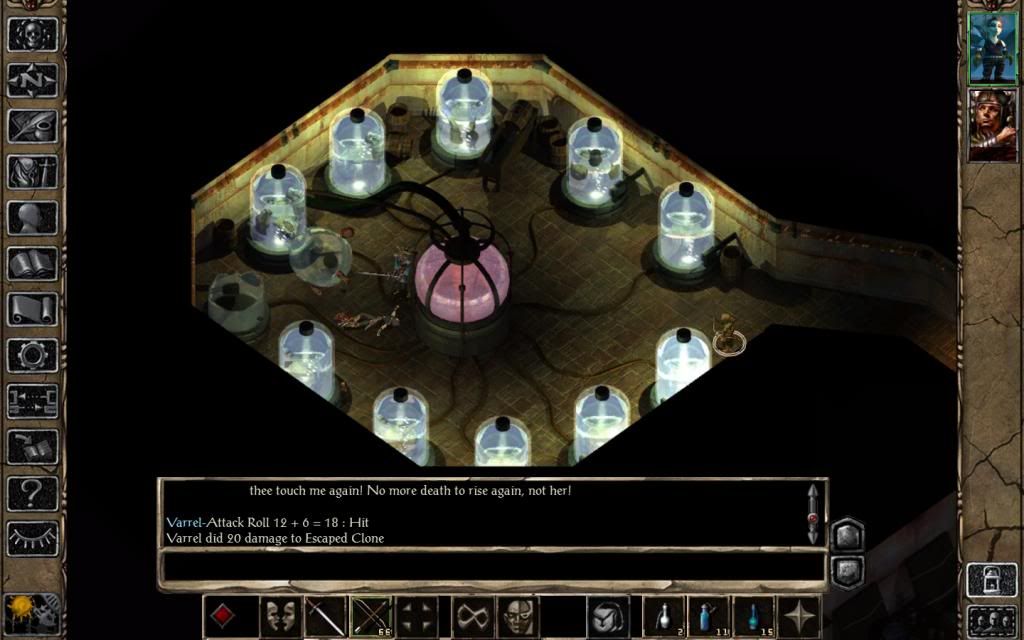Open the inventory screen with the armor icon
The height and width of the screenshot is (640, 1024).
point(32,172)
